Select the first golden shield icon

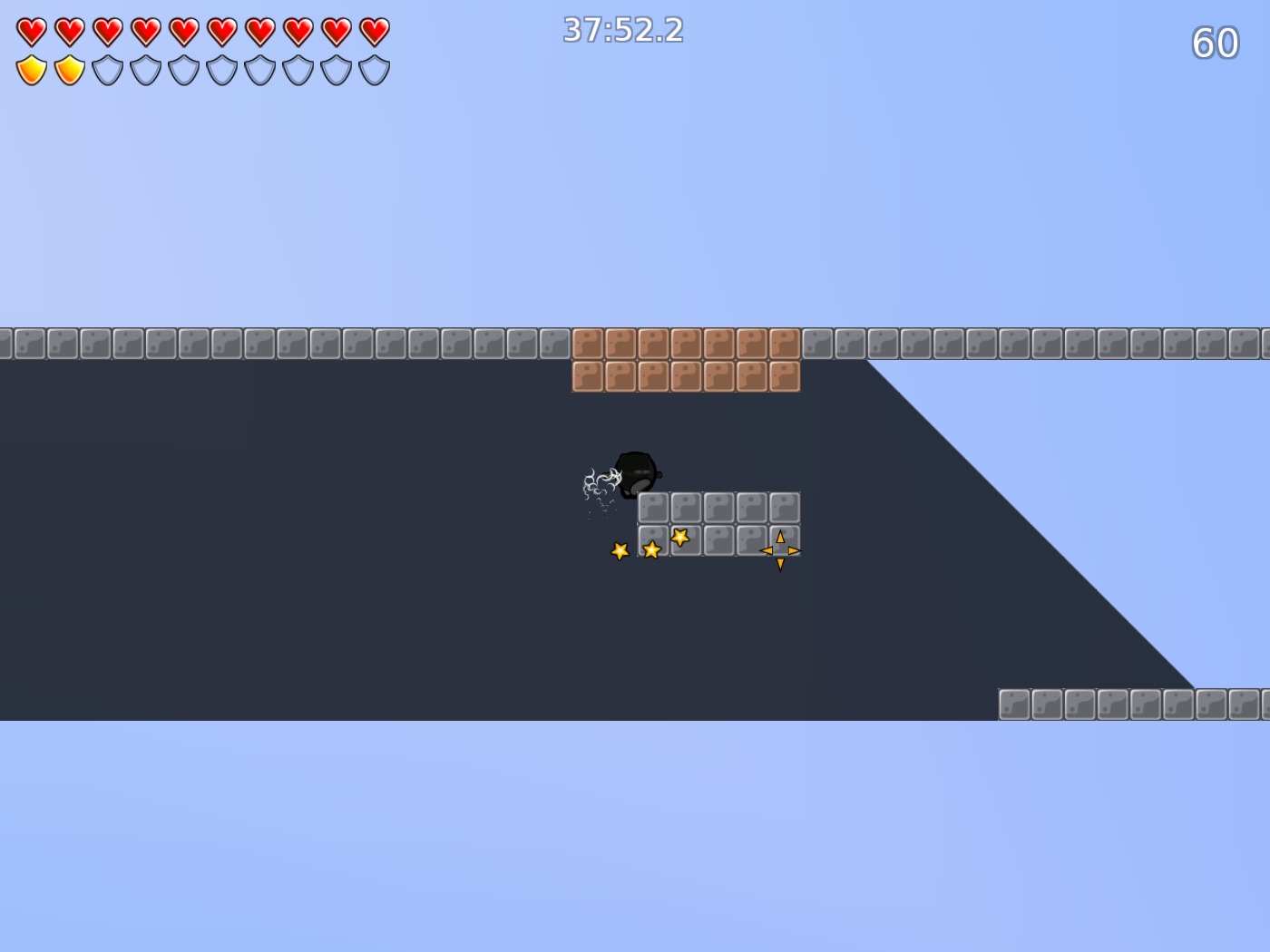[30, 68]
